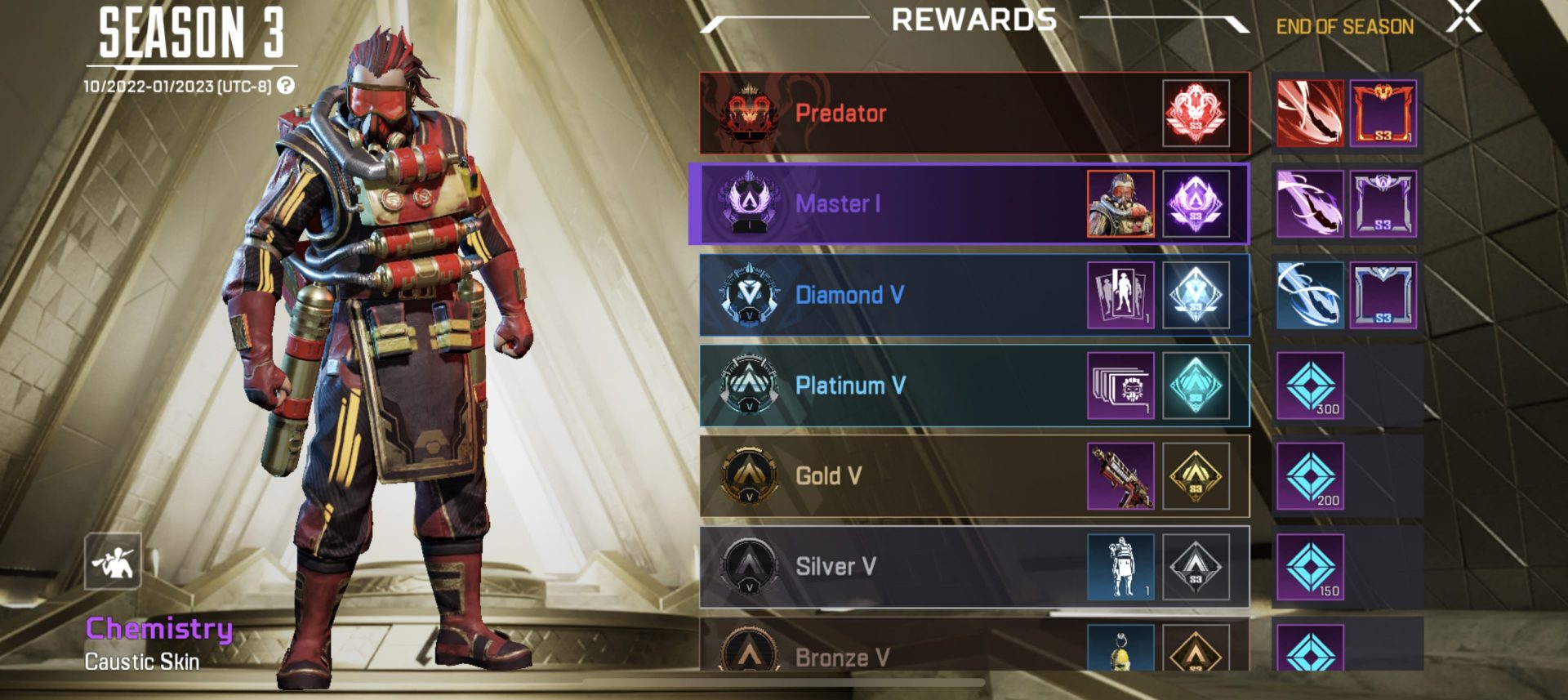Select the 200 currency end-of-season reward

coord(1310,476)
